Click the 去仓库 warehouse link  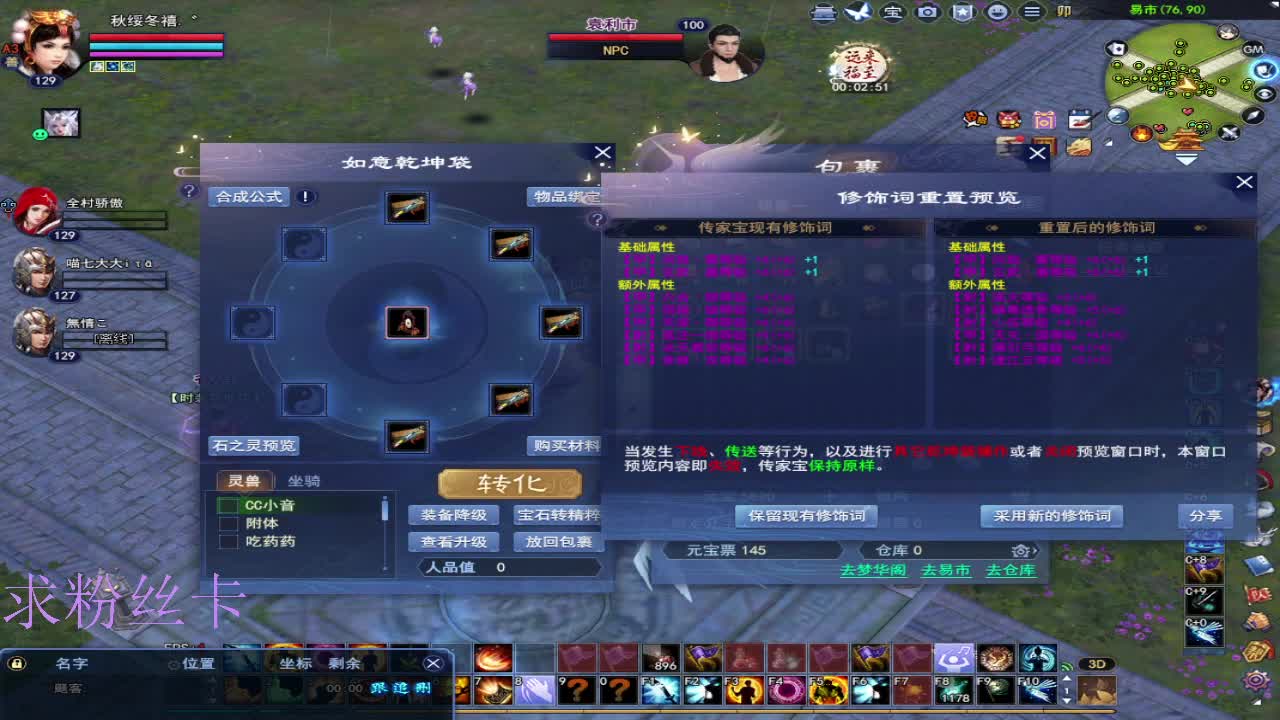click(1012, 568)
